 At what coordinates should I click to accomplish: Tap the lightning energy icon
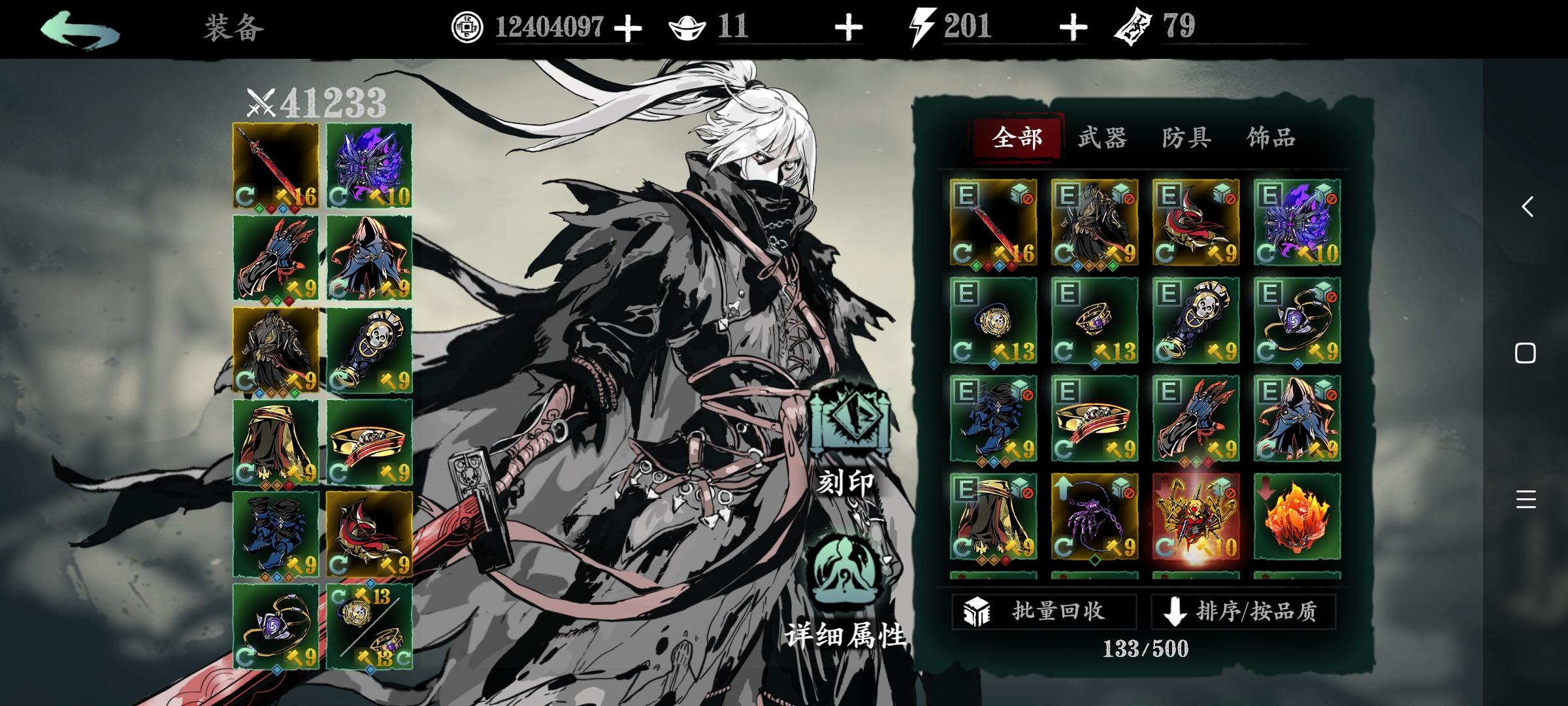[922, 27]
